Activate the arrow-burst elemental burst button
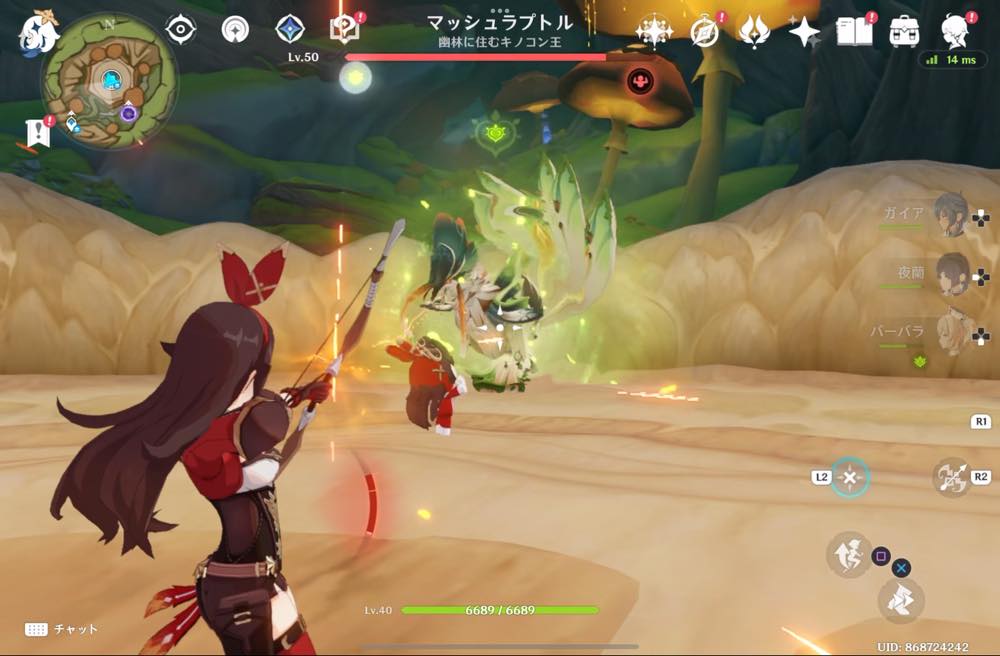 952,477
